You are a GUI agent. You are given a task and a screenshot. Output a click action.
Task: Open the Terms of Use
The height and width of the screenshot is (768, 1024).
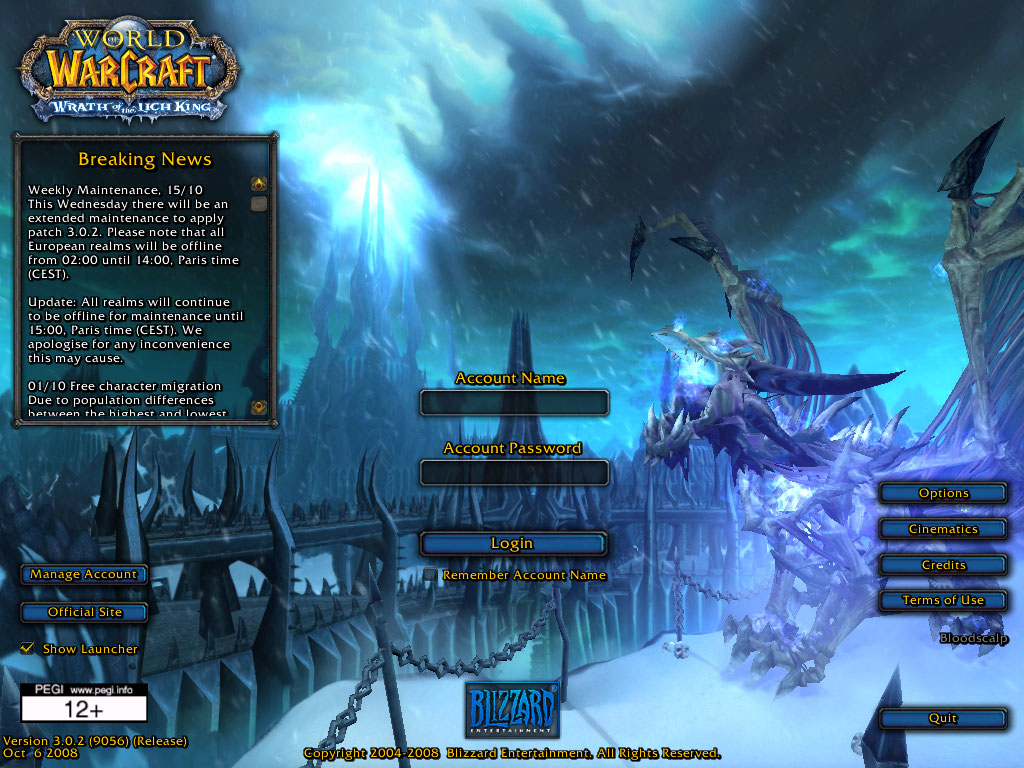pyautogui.click(x=943, y=600)
